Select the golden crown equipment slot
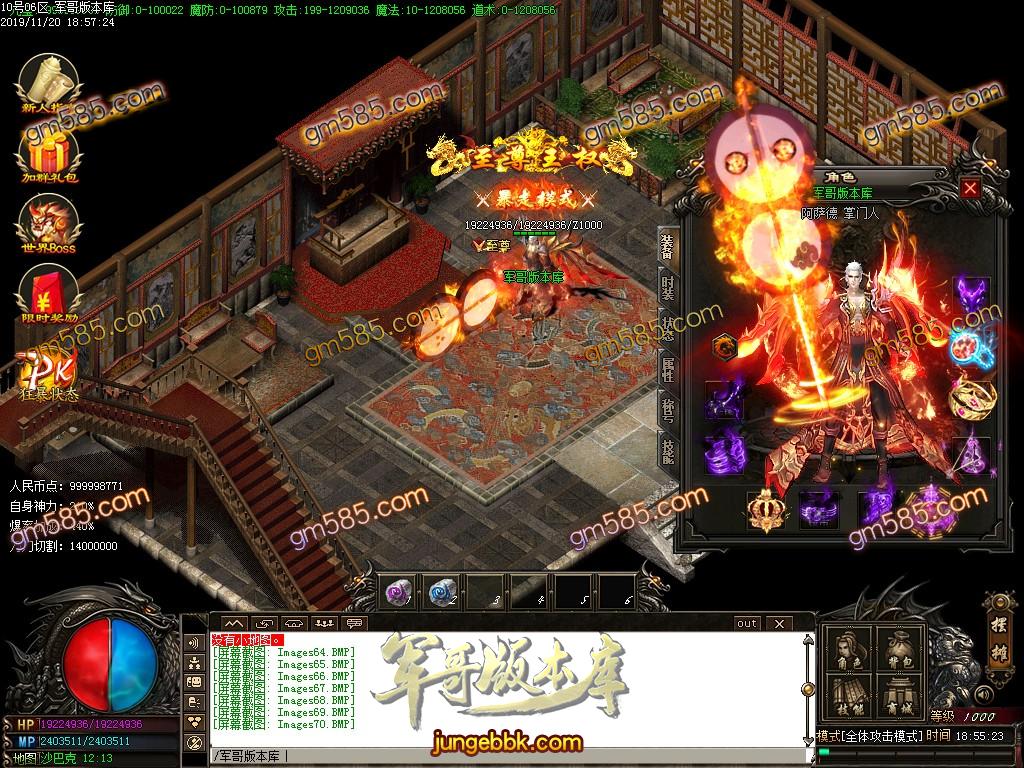The height and width of the screenshot is (768, 1024). 765,511
